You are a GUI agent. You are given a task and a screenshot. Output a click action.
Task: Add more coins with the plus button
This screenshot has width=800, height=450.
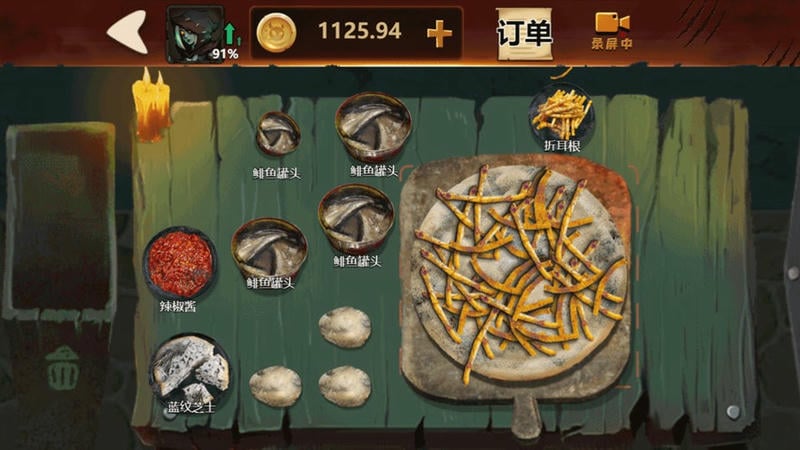click(x=439, y=33)
